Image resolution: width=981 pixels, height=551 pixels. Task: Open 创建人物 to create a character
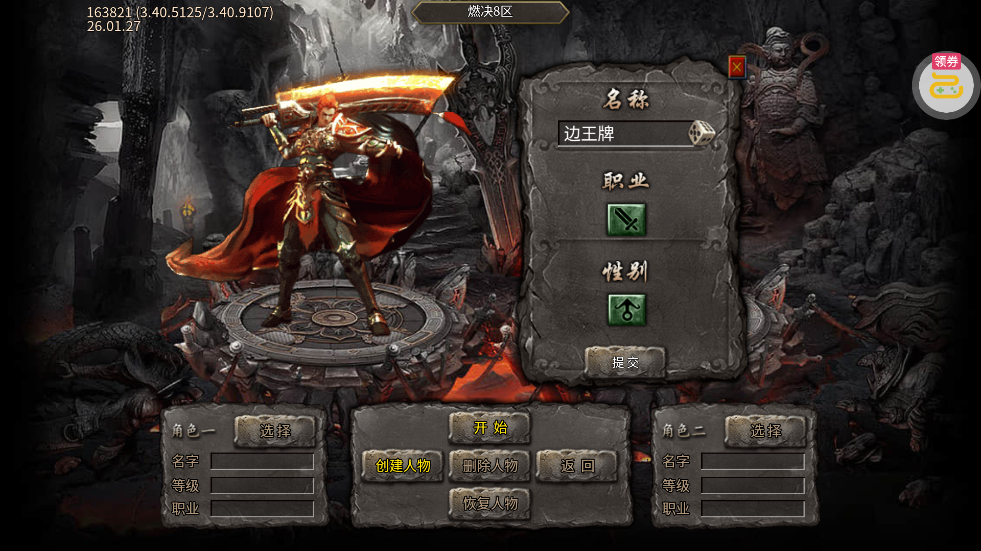[402, 465]
